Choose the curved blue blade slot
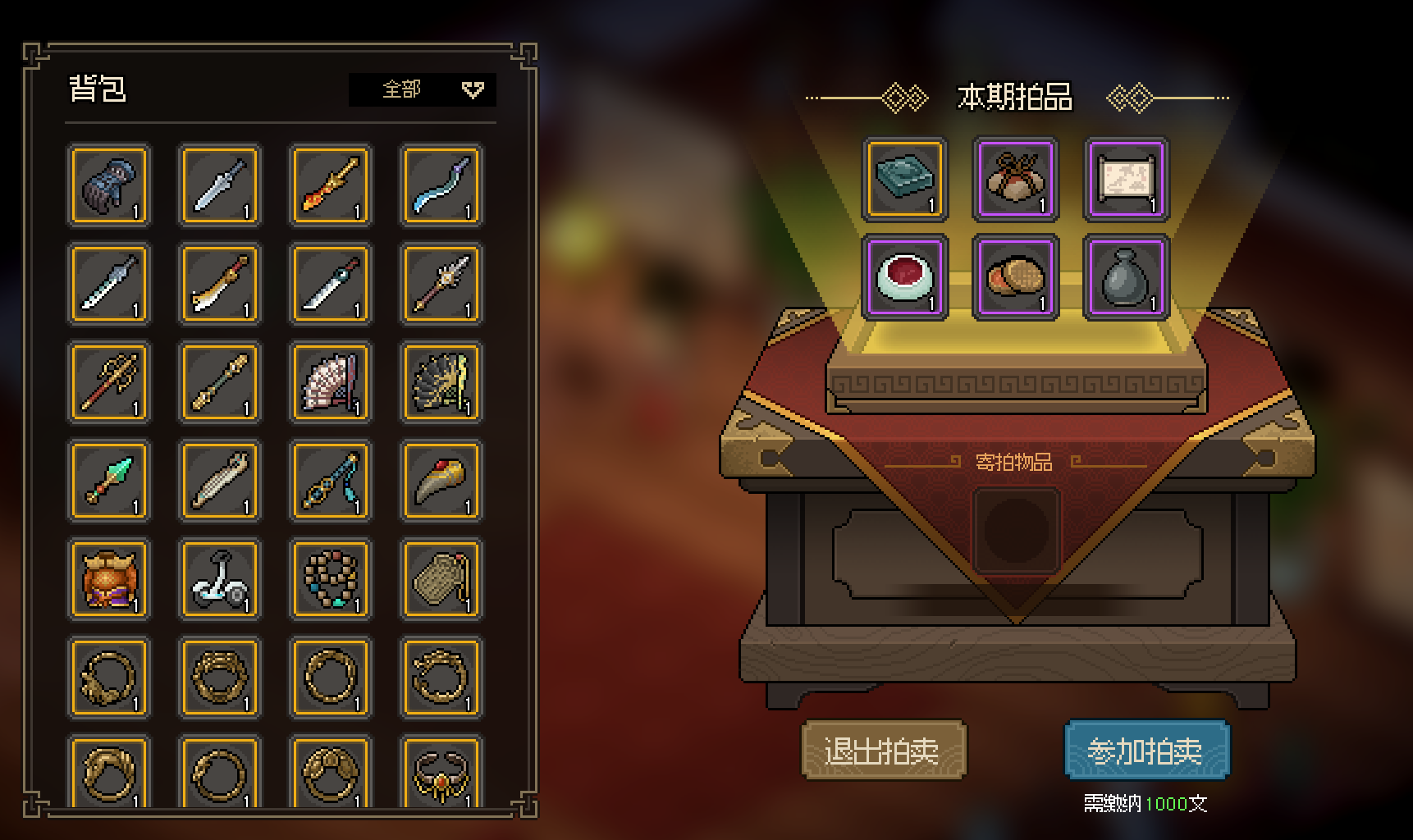1413x840 pixels. pos(441,185)
